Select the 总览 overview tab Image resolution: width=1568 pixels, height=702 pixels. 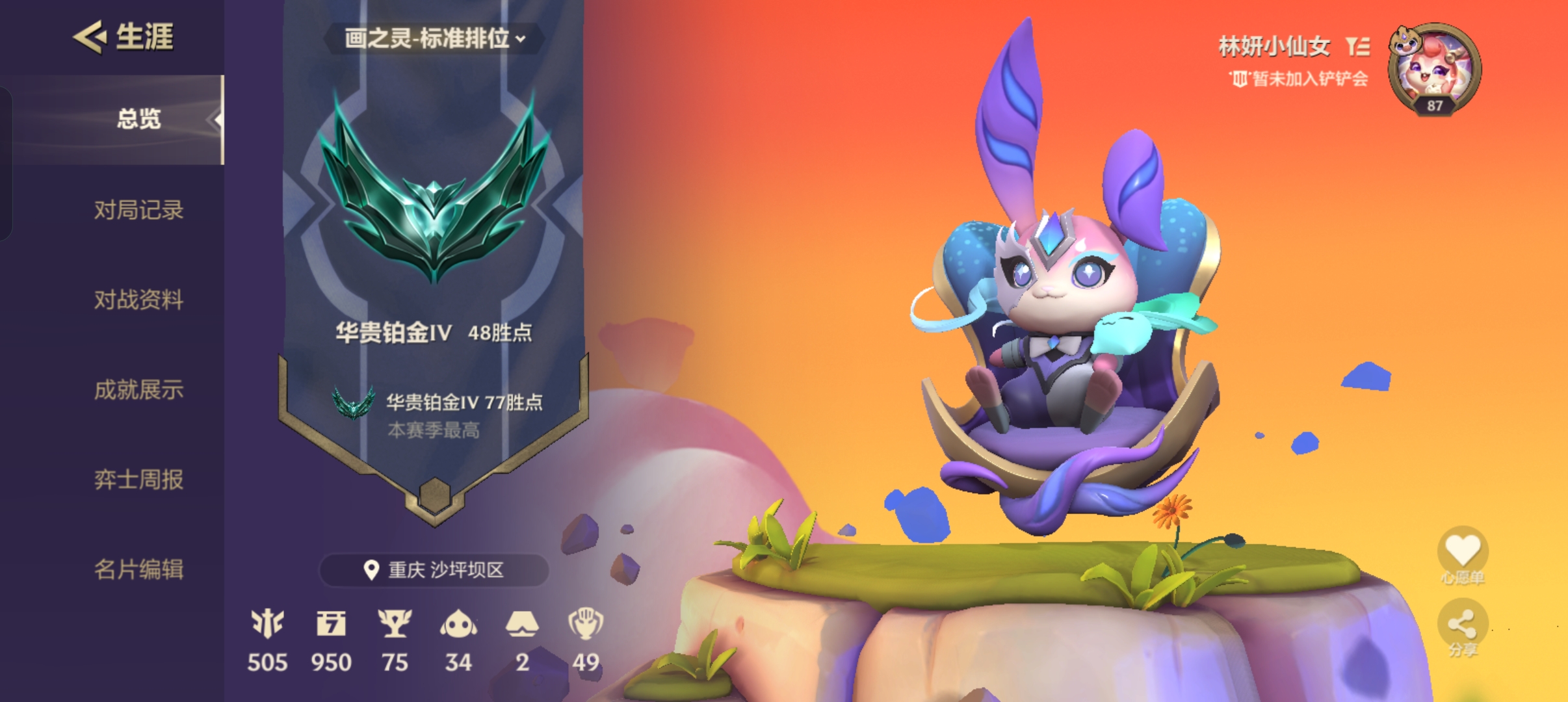tap(138, 120)
